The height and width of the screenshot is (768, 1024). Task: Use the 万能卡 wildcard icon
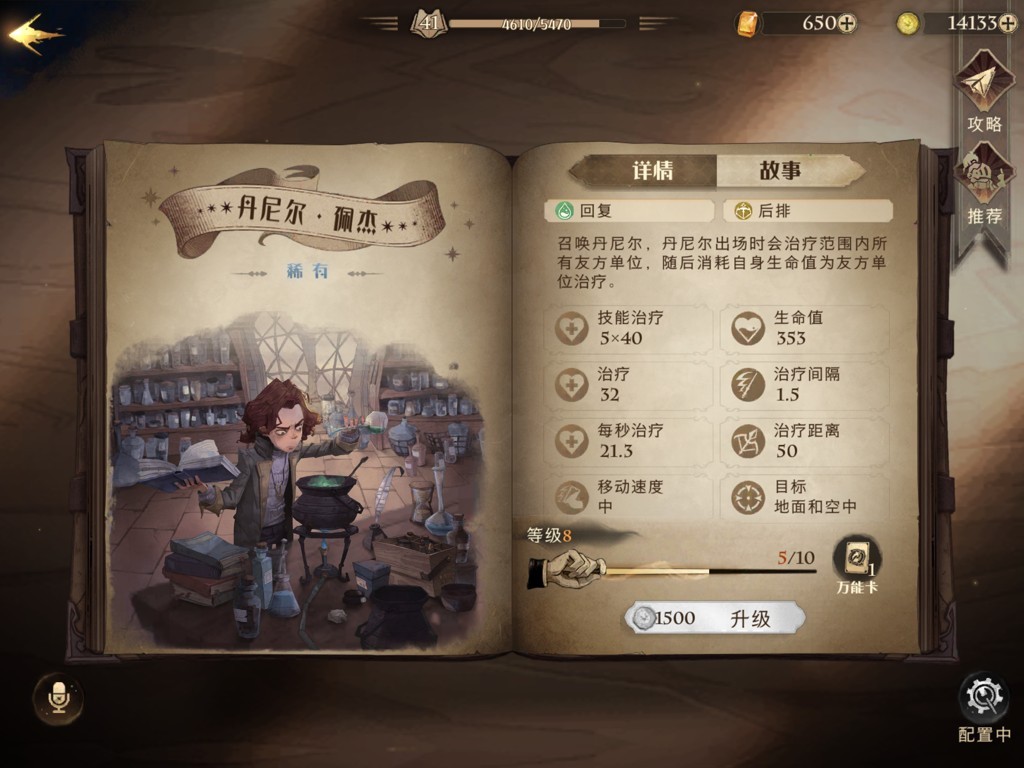point(856,563)
